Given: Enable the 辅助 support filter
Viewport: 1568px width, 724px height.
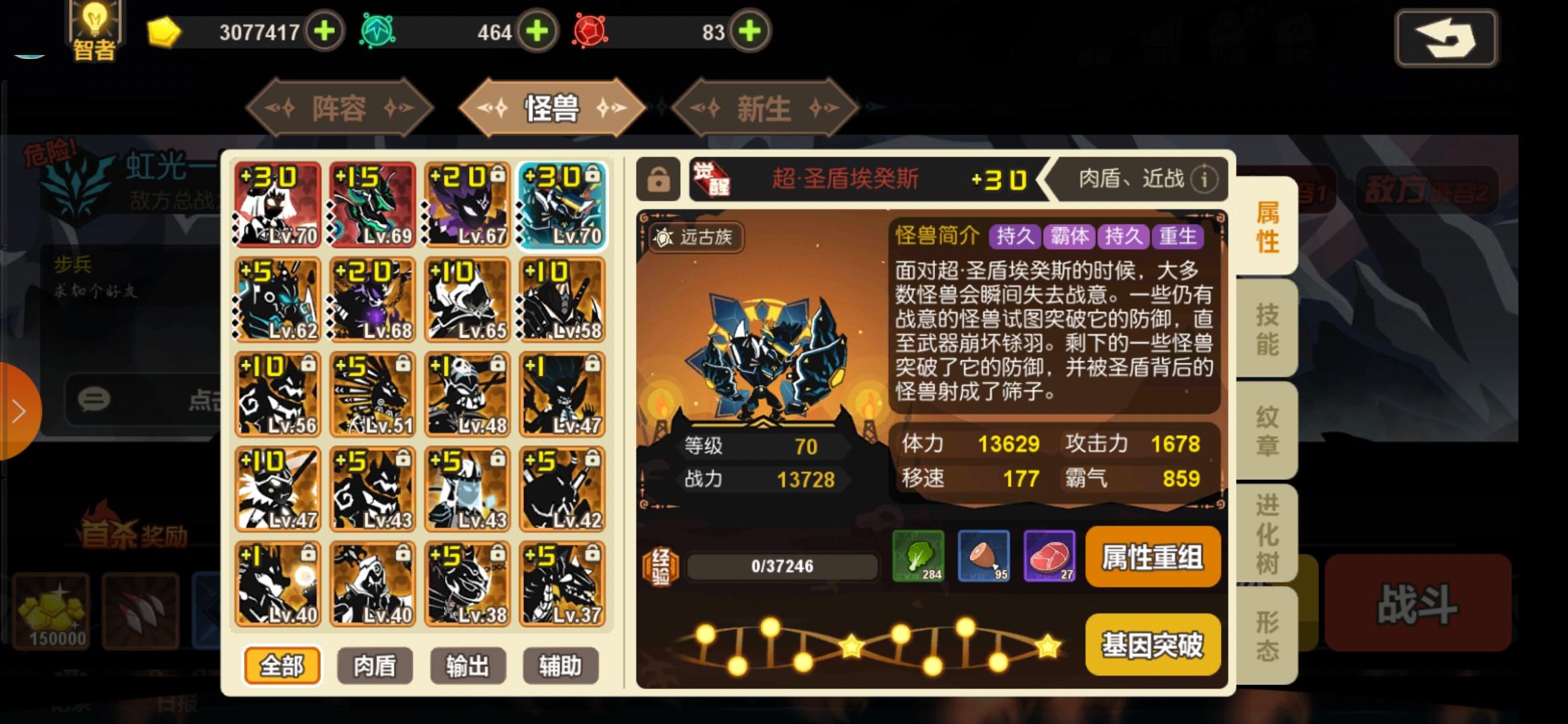Looking at the screenshot, I should coord(560,666).
